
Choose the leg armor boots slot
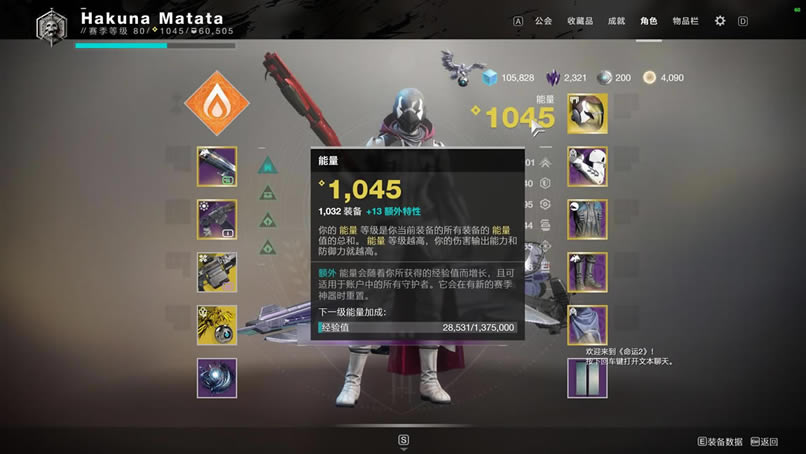(587, 272)
